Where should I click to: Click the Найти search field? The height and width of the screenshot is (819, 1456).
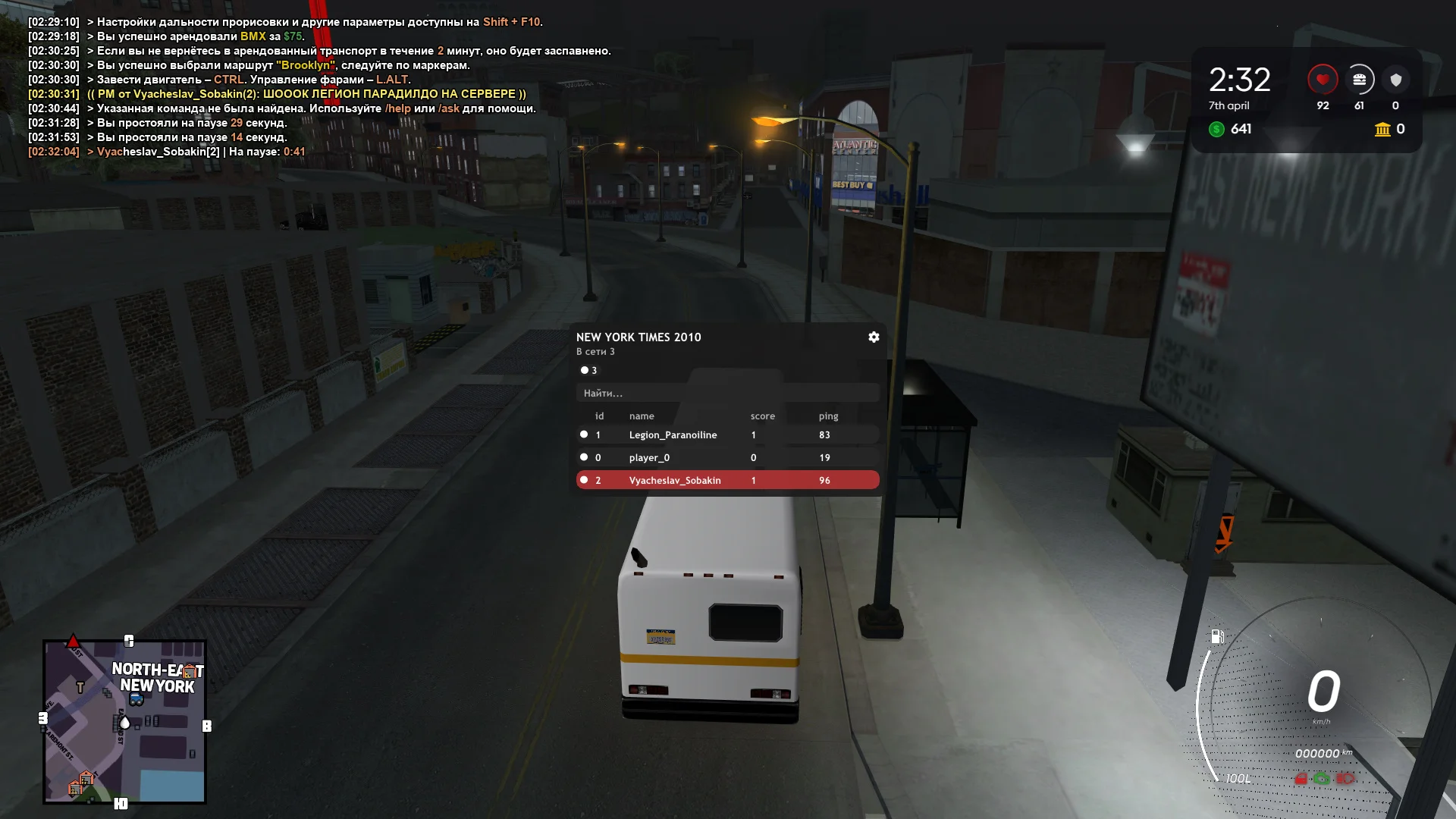click(x=727, y=393)
